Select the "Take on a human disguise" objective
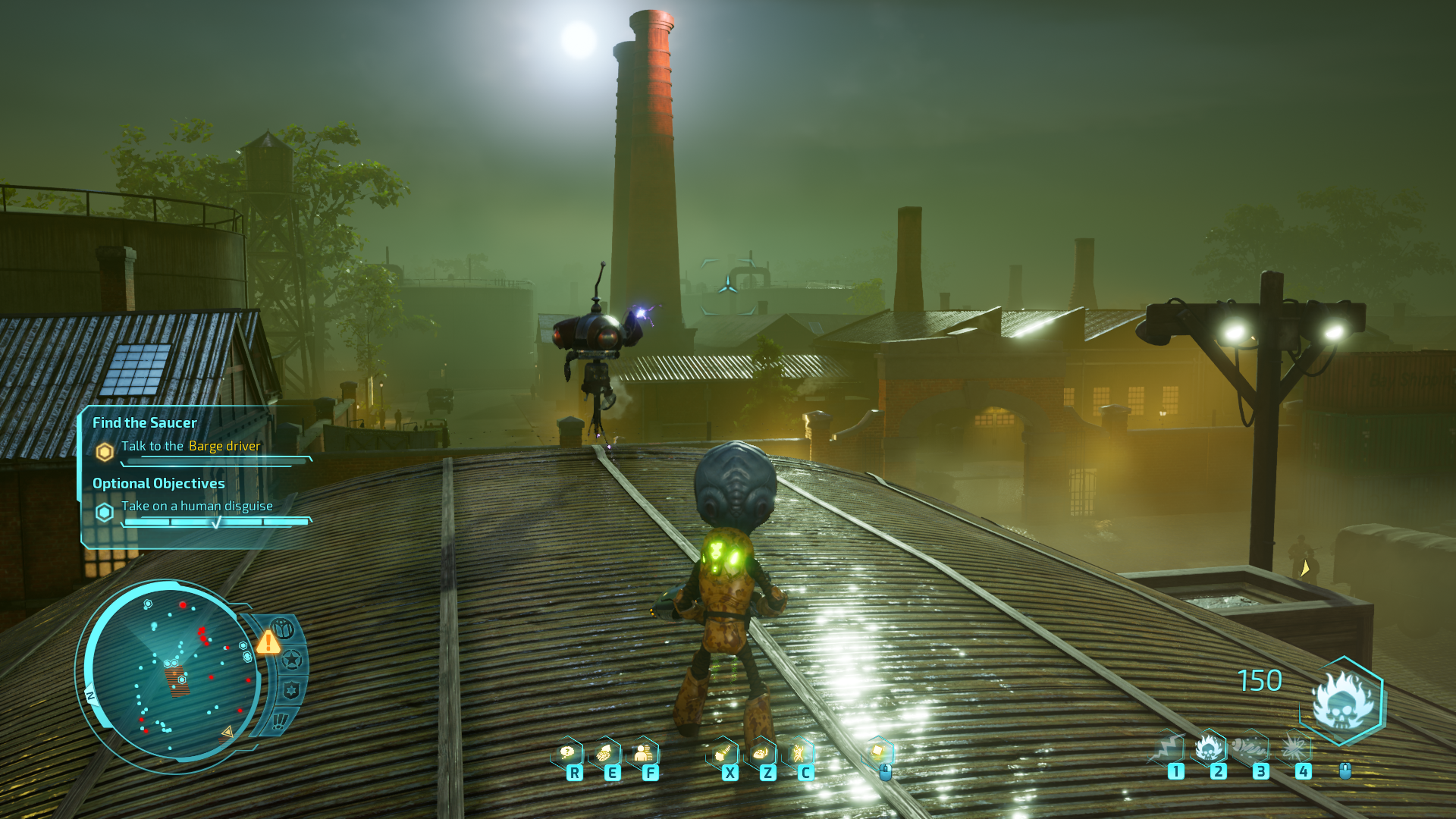This screenshot has width=1456, height=819. 196,506
